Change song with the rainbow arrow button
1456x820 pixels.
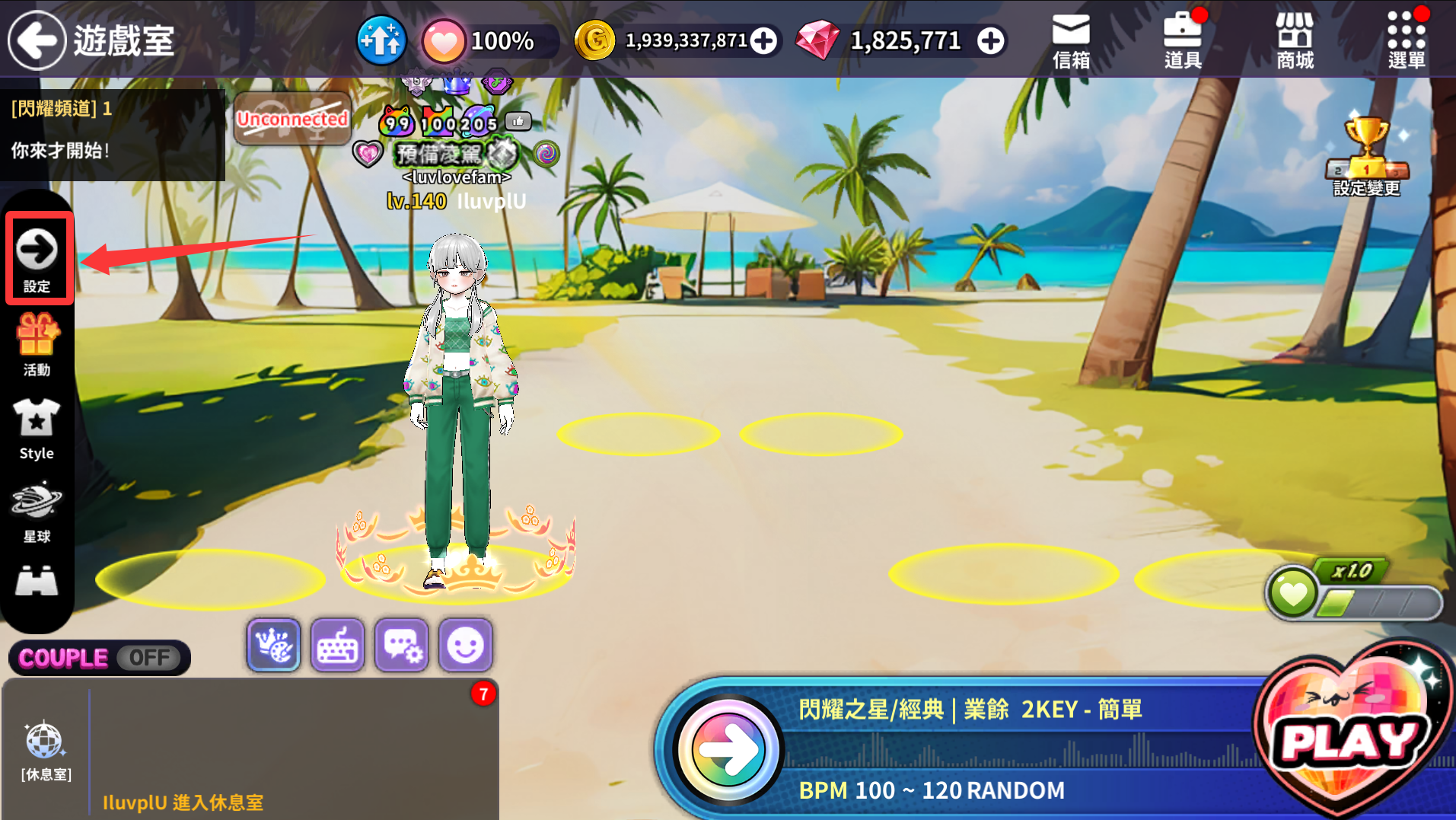[728, 750]
